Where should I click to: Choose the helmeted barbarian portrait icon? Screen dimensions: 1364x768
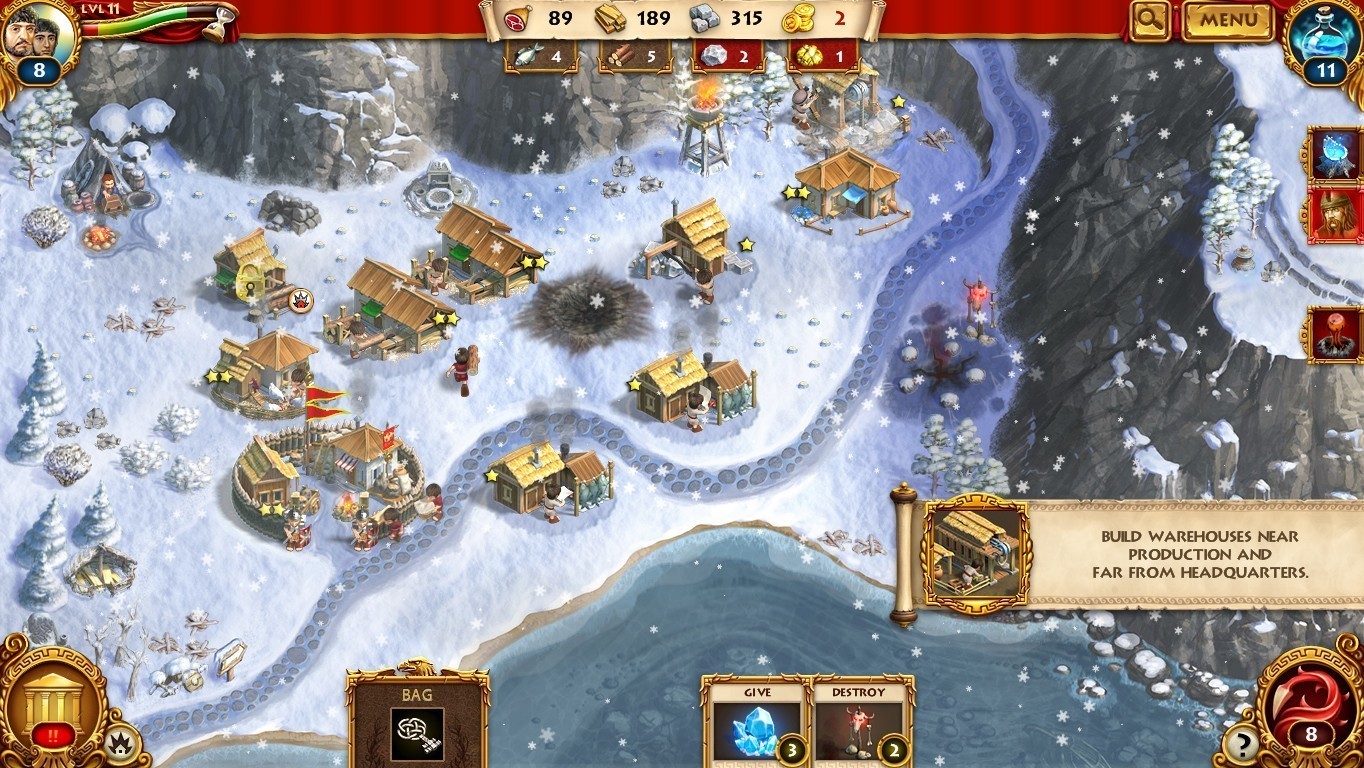(x=1335, y=215)
